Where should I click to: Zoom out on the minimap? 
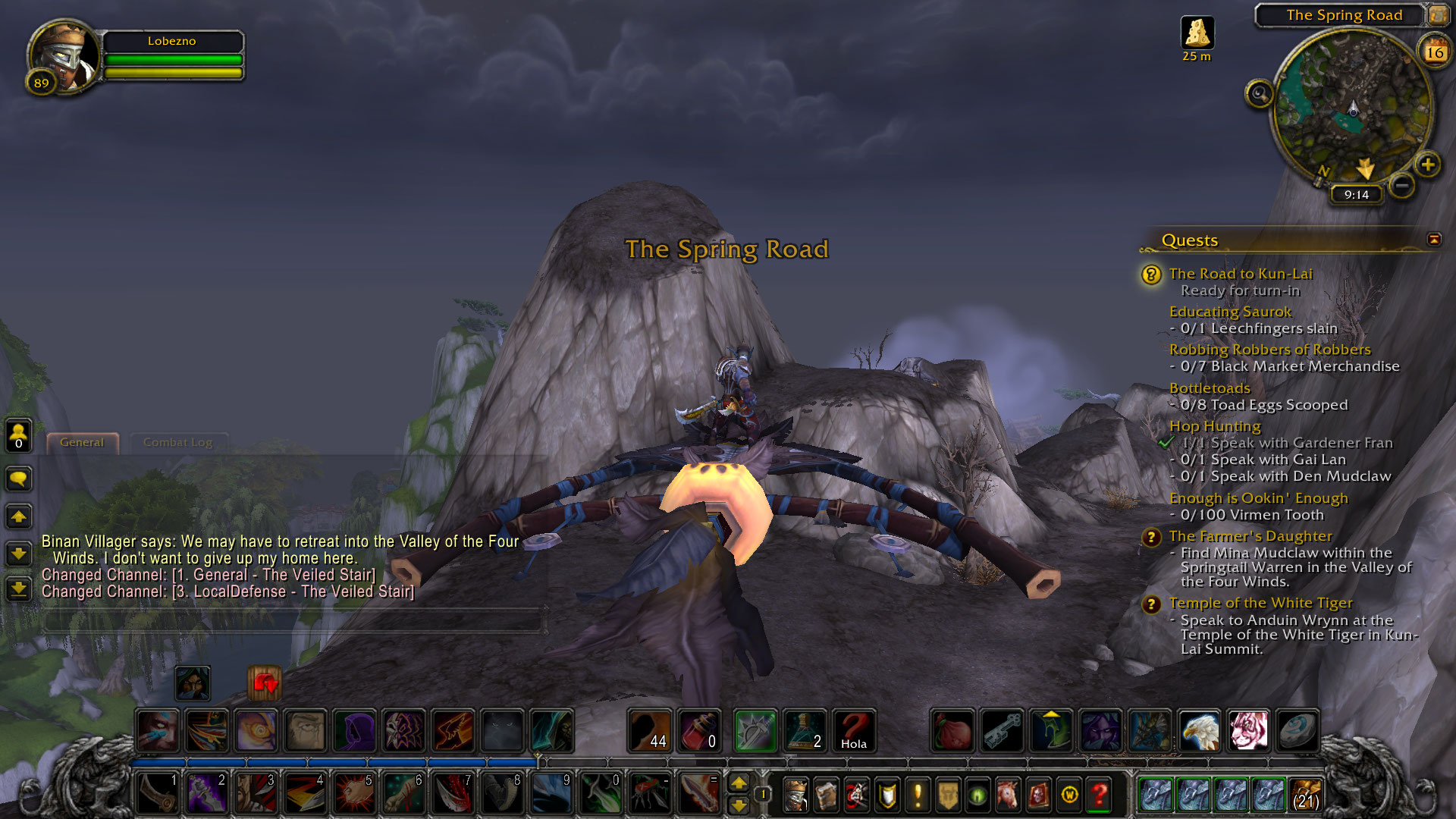click(1402, 185)
